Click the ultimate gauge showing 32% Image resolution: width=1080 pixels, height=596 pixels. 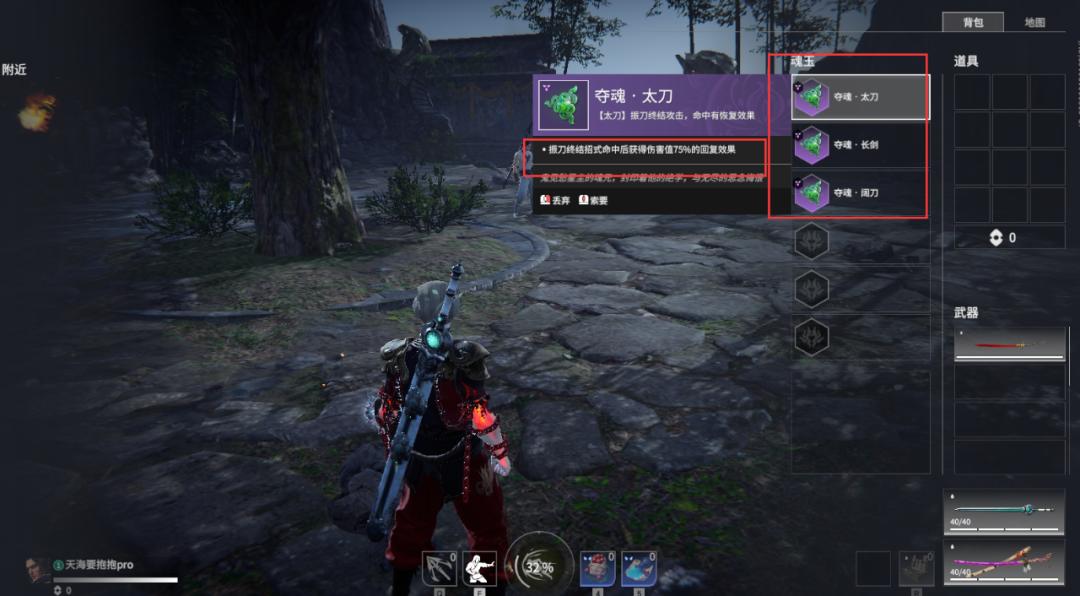[x=539, y=566]
